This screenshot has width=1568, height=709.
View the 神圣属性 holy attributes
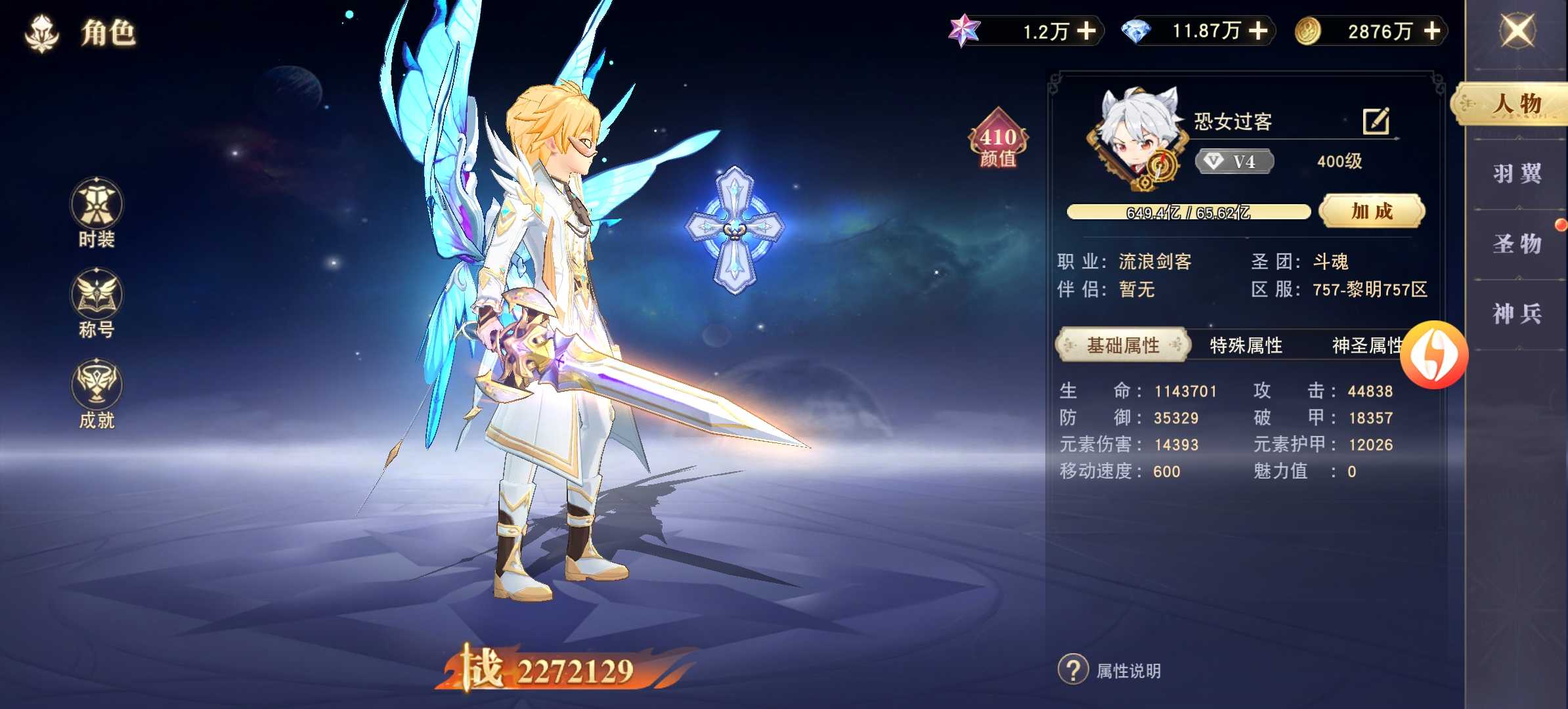point(1364,345)
